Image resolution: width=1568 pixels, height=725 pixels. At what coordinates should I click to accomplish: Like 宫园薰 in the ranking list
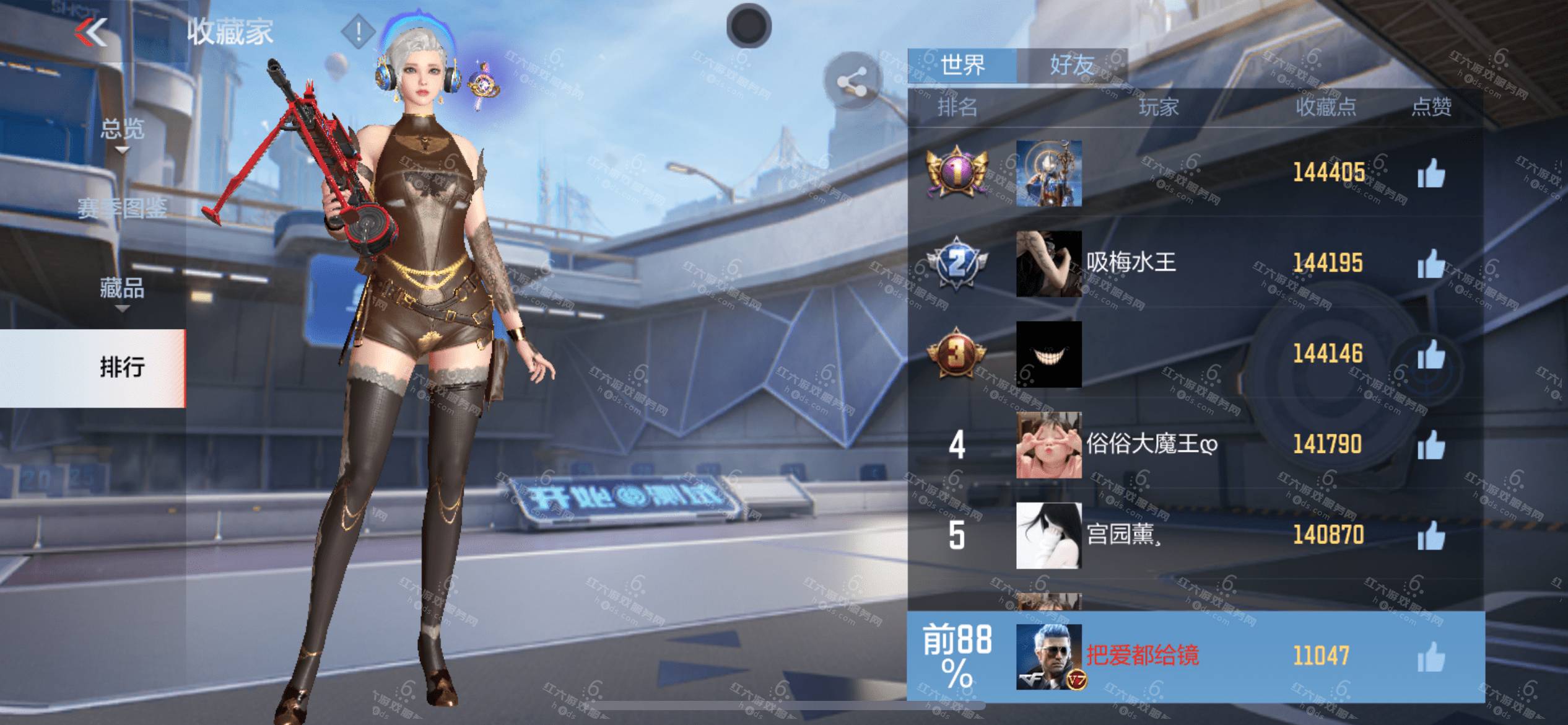click(x=1431, y=535)
